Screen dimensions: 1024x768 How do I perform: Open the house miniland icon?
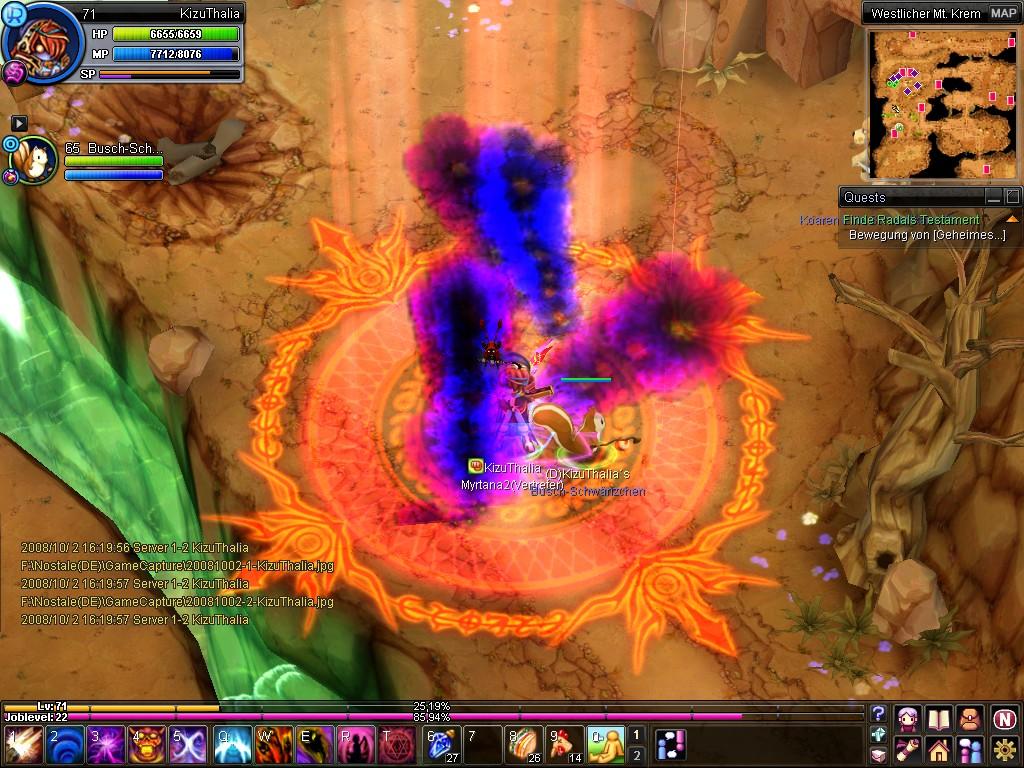click(938, 749)
